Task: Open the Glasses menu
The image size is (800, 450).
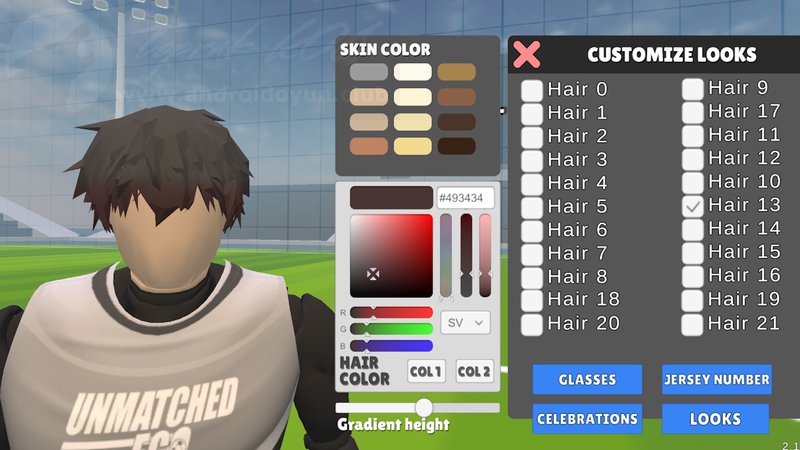Action: tap(587, 379)
